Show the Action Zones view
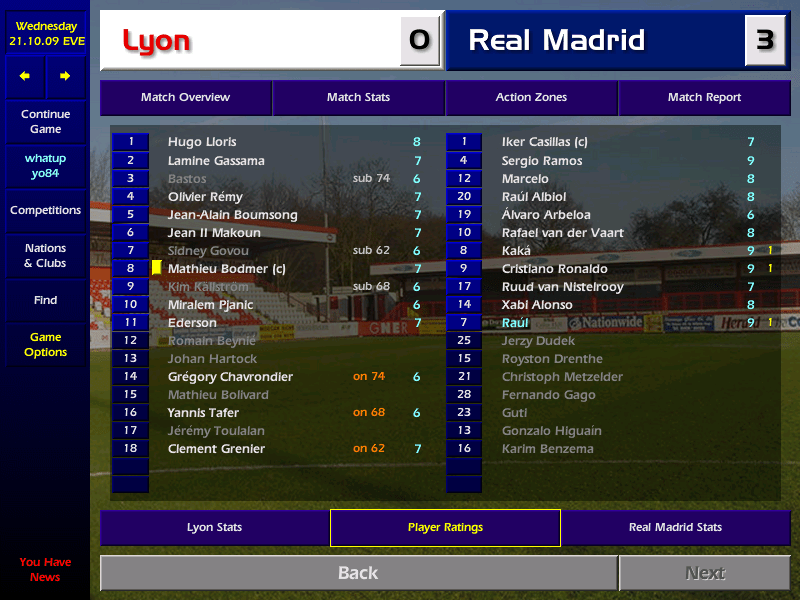This screenshot has height=600, width=800. pos(531,97)
